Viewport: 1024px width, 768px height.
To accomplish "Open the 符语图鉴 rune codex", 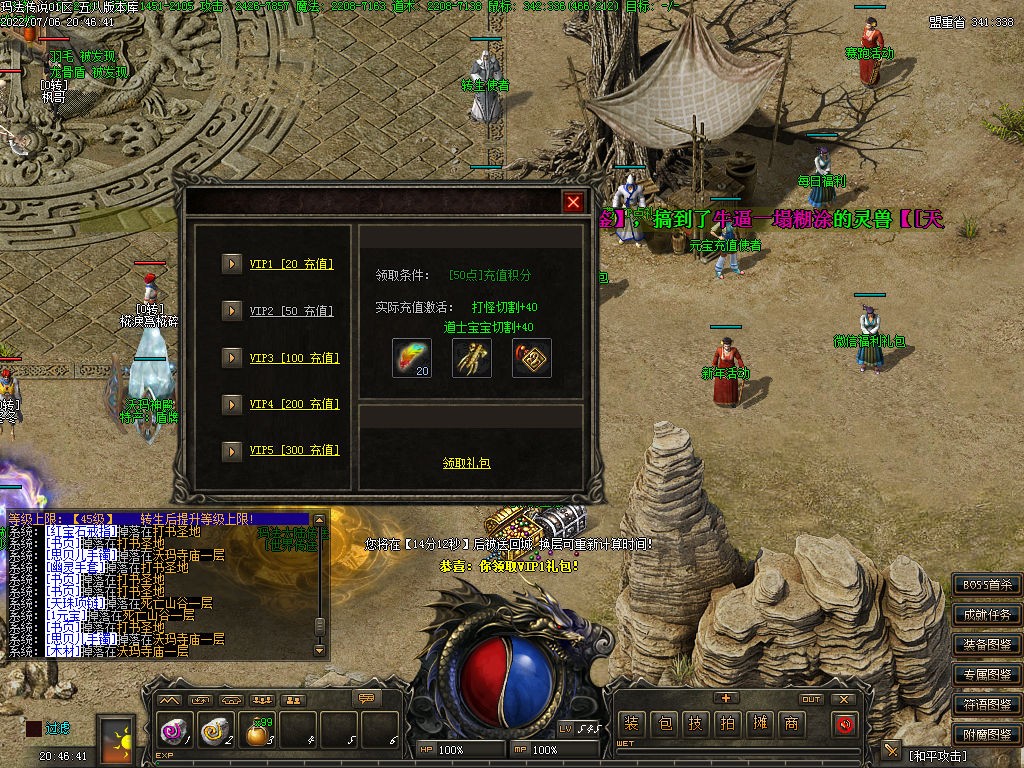I will [x=986, y=705].
